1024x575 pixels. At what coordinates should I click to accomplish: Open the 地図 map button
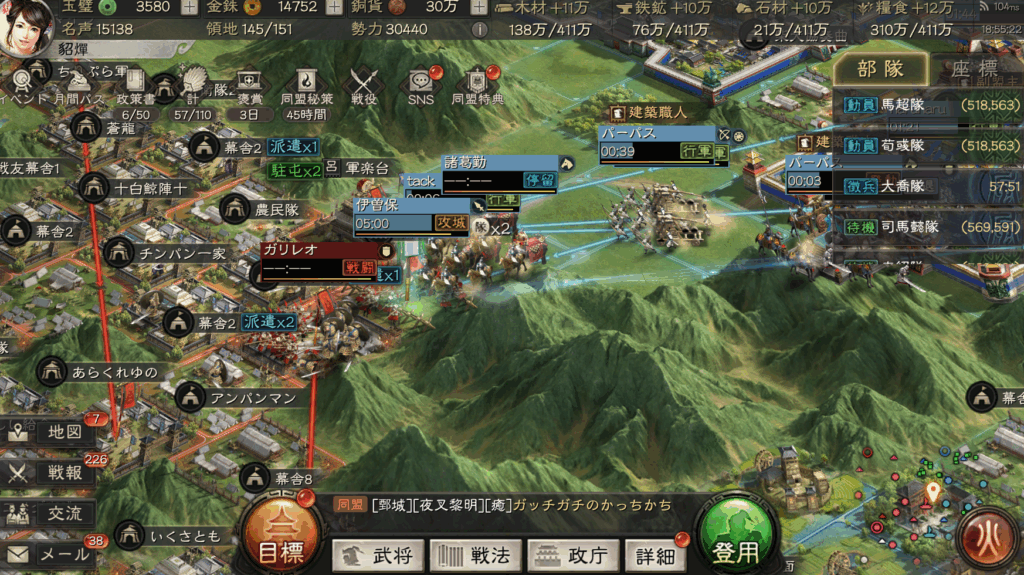(52, 432)
